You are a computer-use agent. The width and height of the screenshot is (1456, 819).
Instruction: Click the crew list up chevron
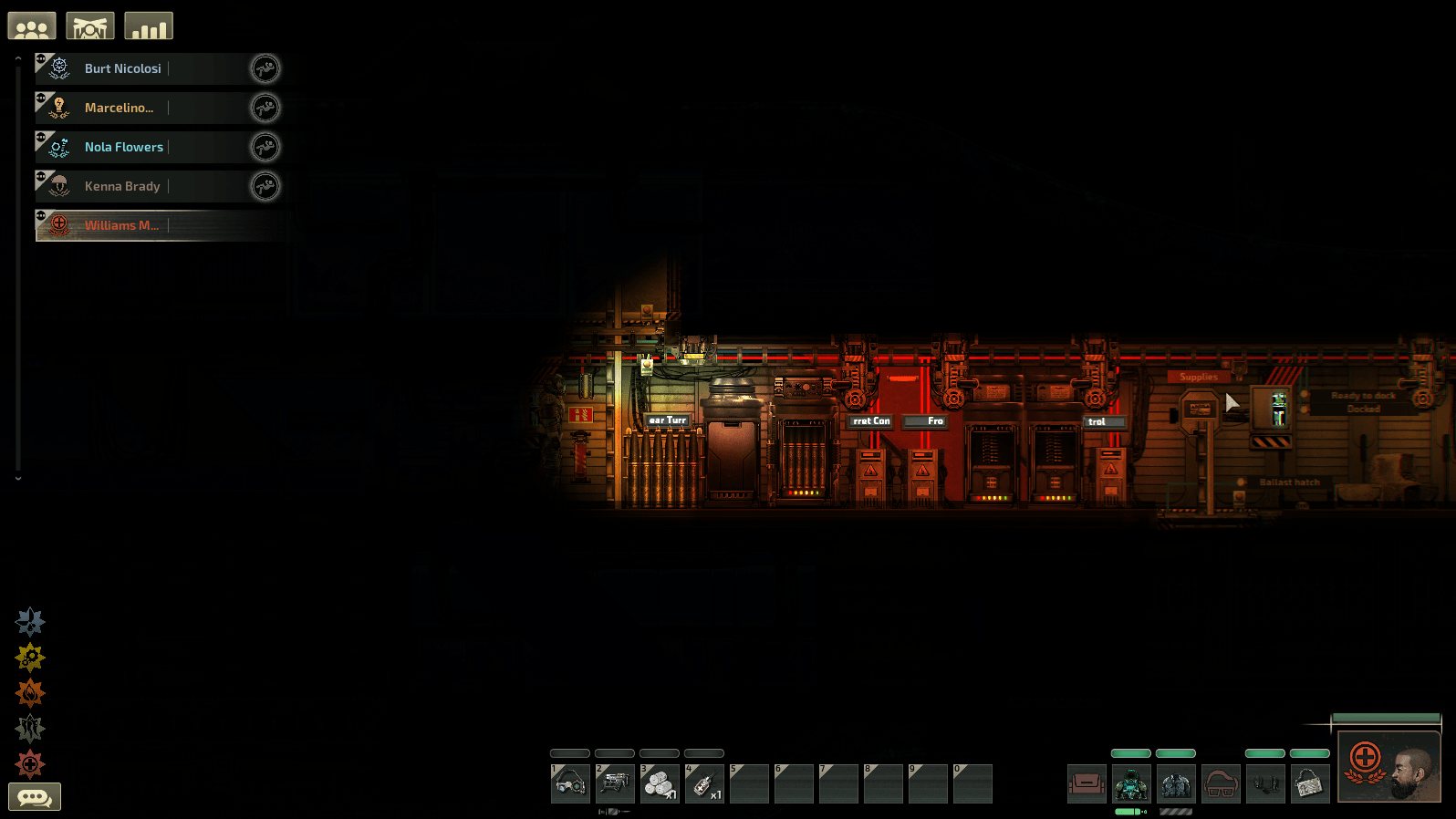[x=17, y=57]
